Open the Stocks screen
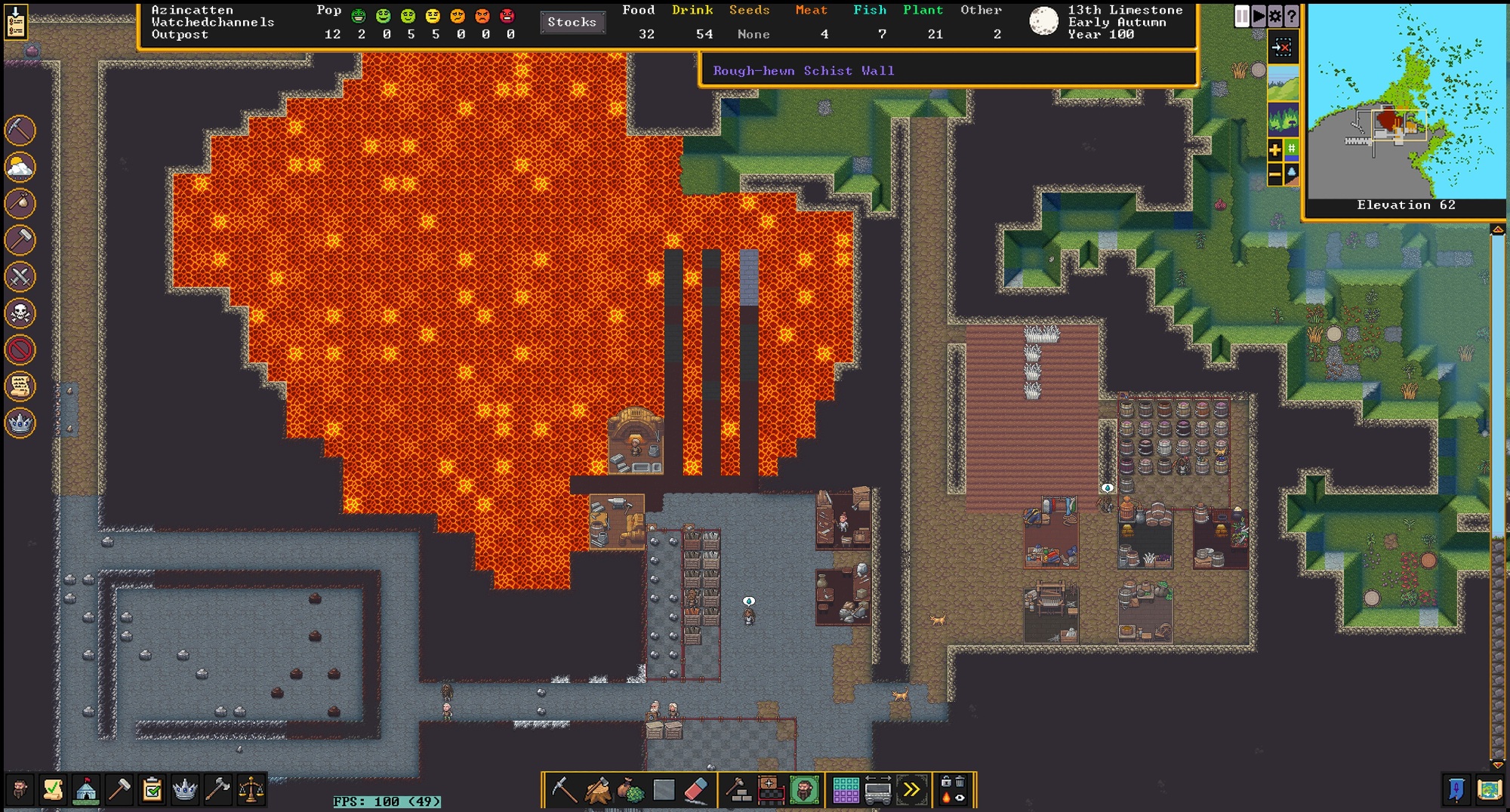 (x=572, y=22)
